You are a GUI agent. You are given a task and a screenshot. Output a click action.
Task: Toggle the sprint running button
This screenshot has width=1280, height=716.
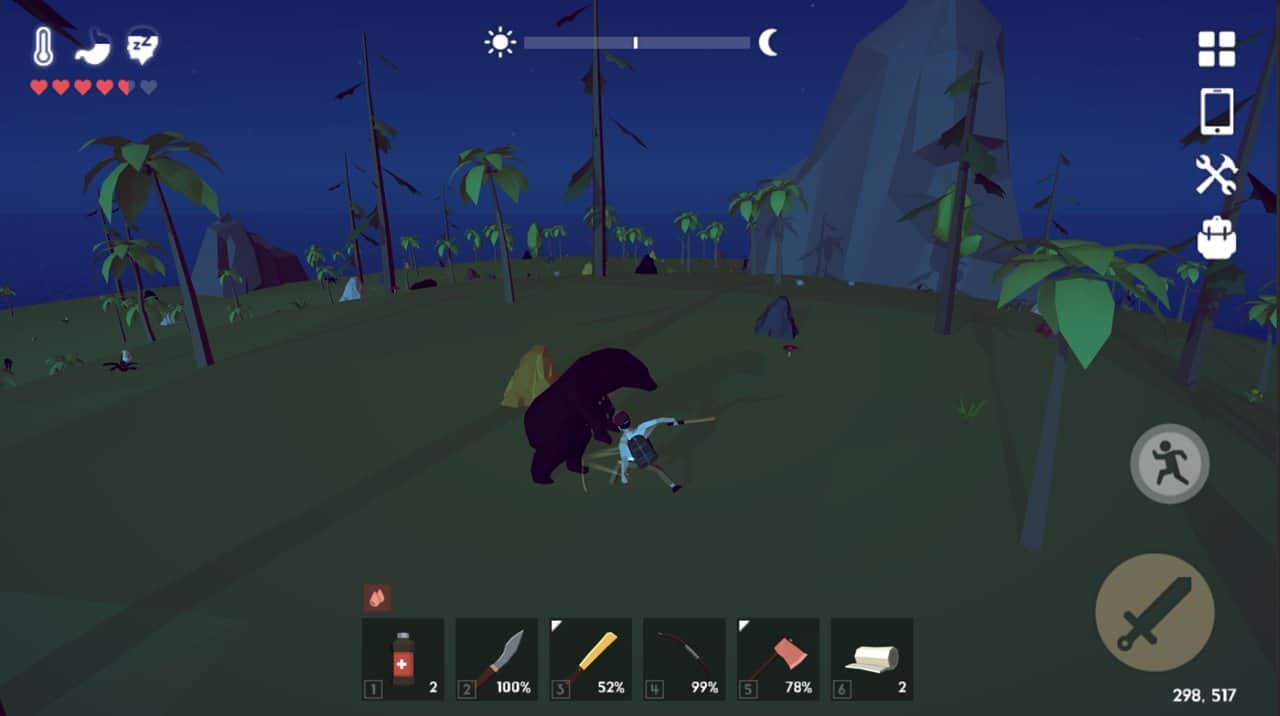coord(1169,464)
